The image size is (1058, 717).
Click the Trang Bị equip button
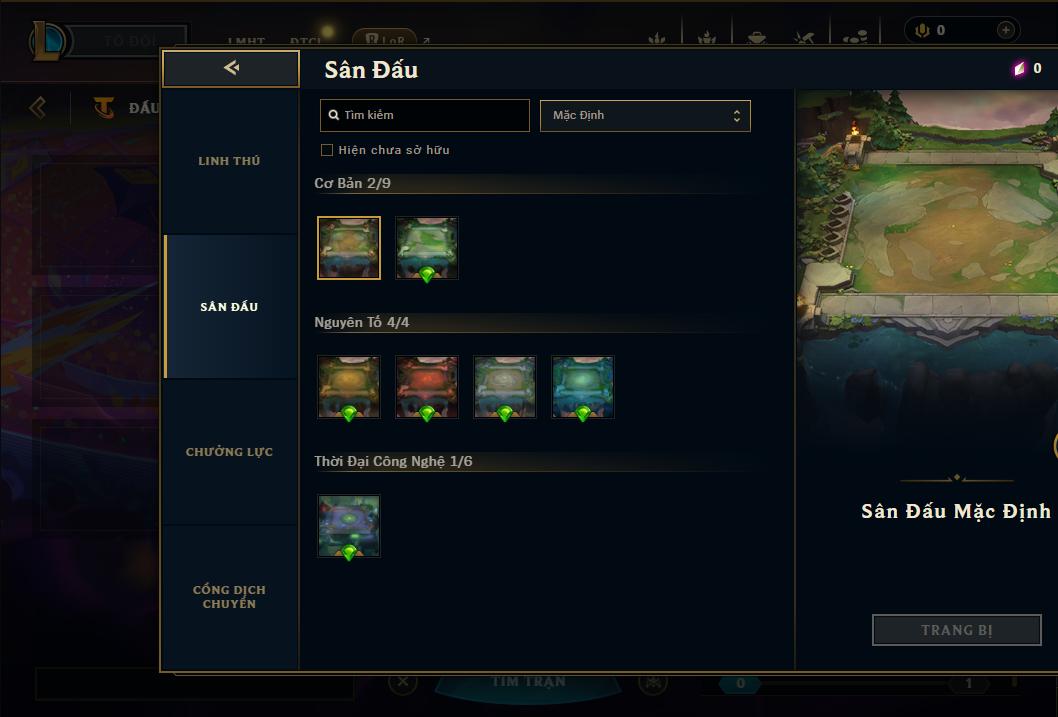pyautogui.click(x=957, y=630)
